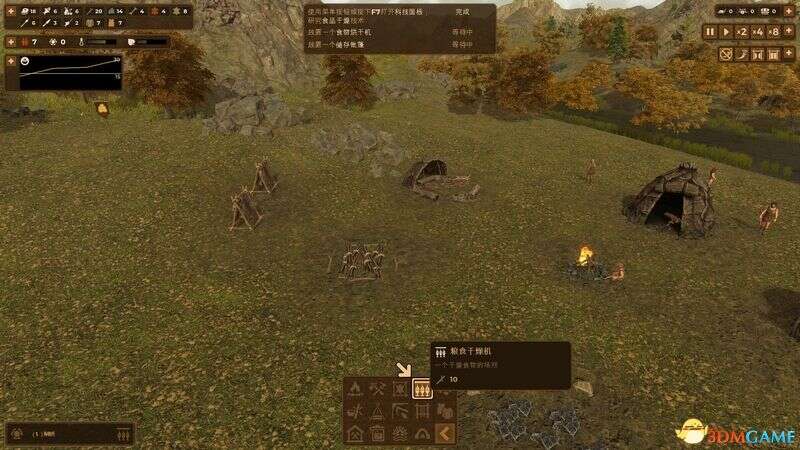Select the food dryer build icon
Viewport: 800px width, 450px height.
tap(422, 389)
